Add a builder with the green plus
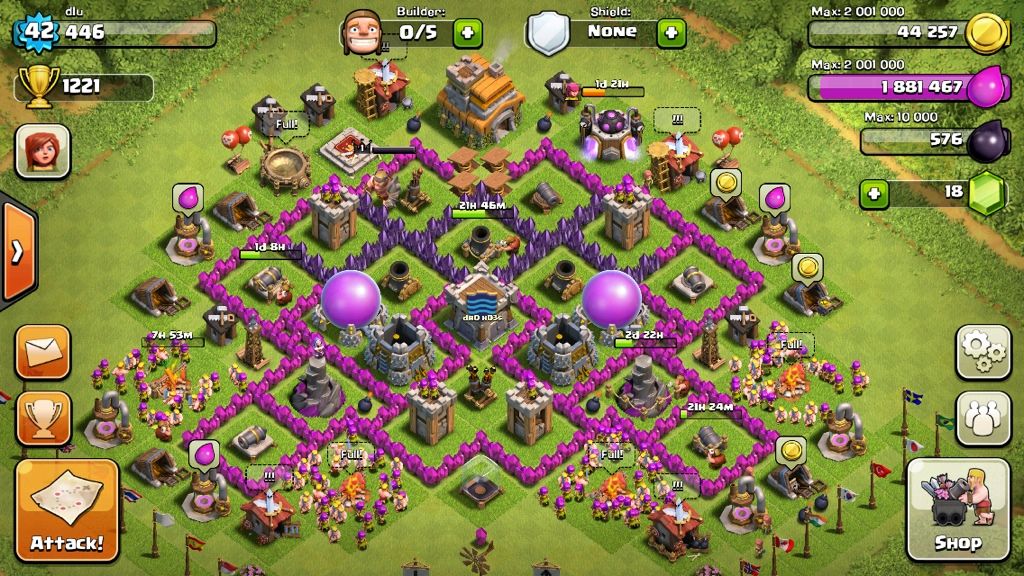Image resolution: width=1024 pixels, height=576 pixels. click(x=467, y=32)
